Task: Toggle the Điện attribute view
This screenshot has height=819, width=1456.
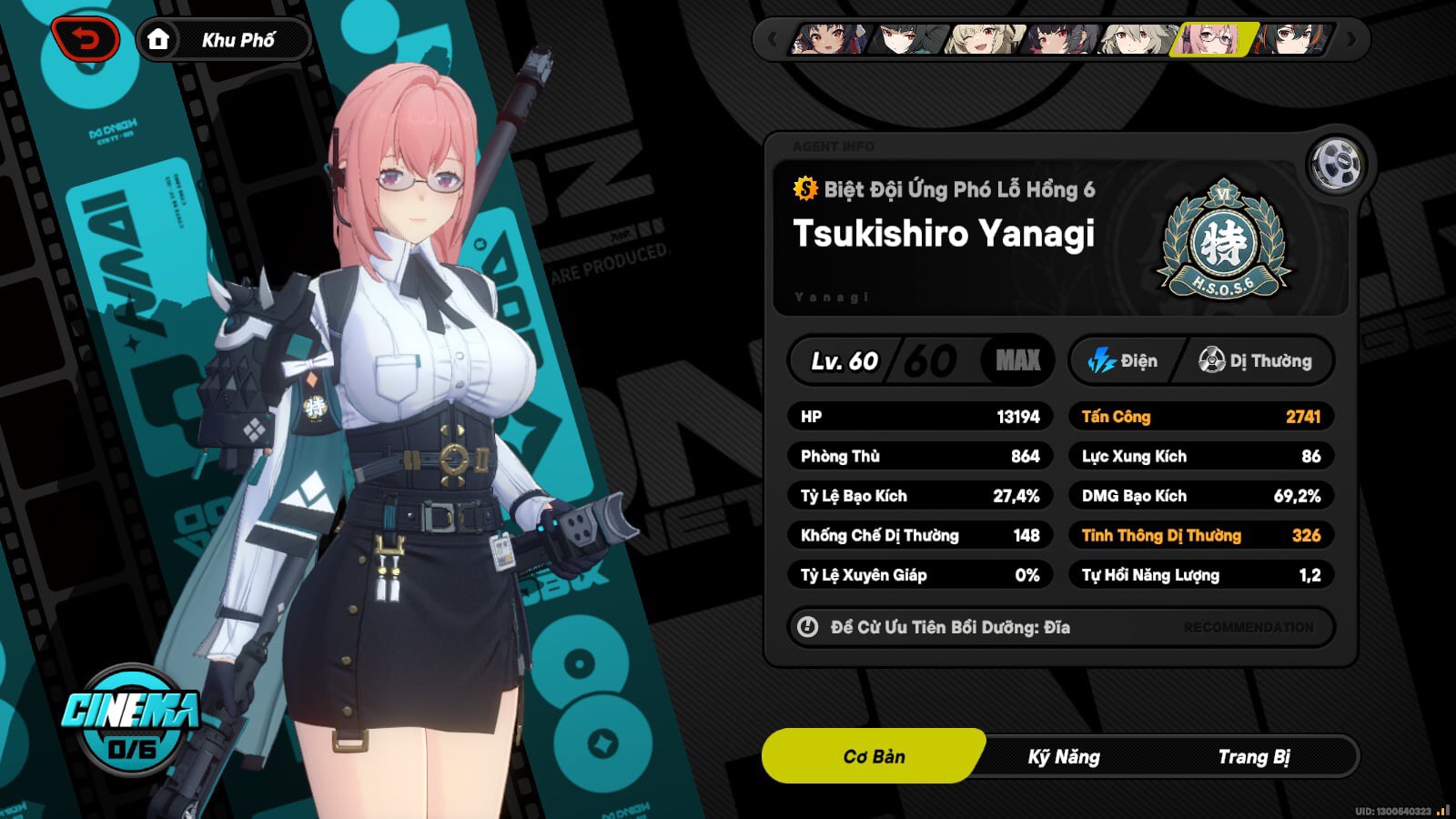Action: (1126, 360)
